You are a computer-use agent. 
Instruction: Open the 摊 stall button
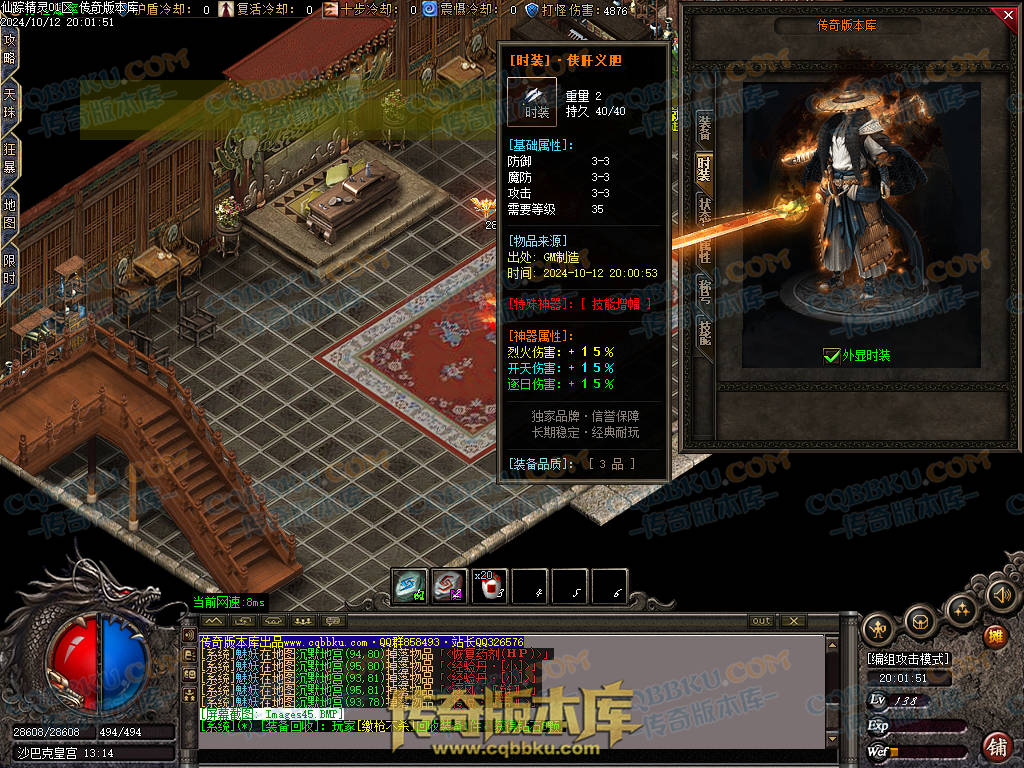995,637
